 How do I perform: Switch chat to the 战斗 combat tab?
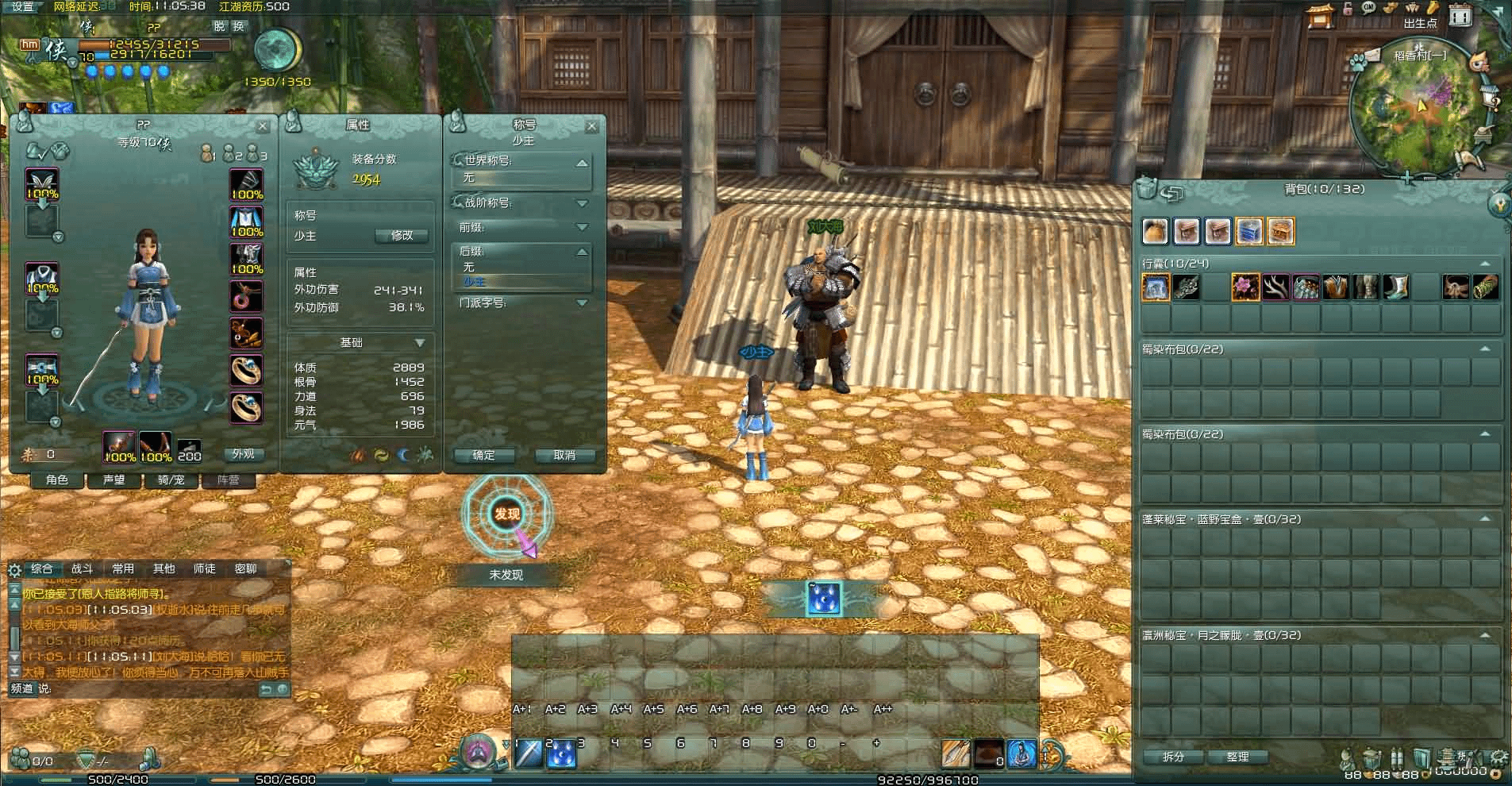pyautogui.click(x=83, y=568)
